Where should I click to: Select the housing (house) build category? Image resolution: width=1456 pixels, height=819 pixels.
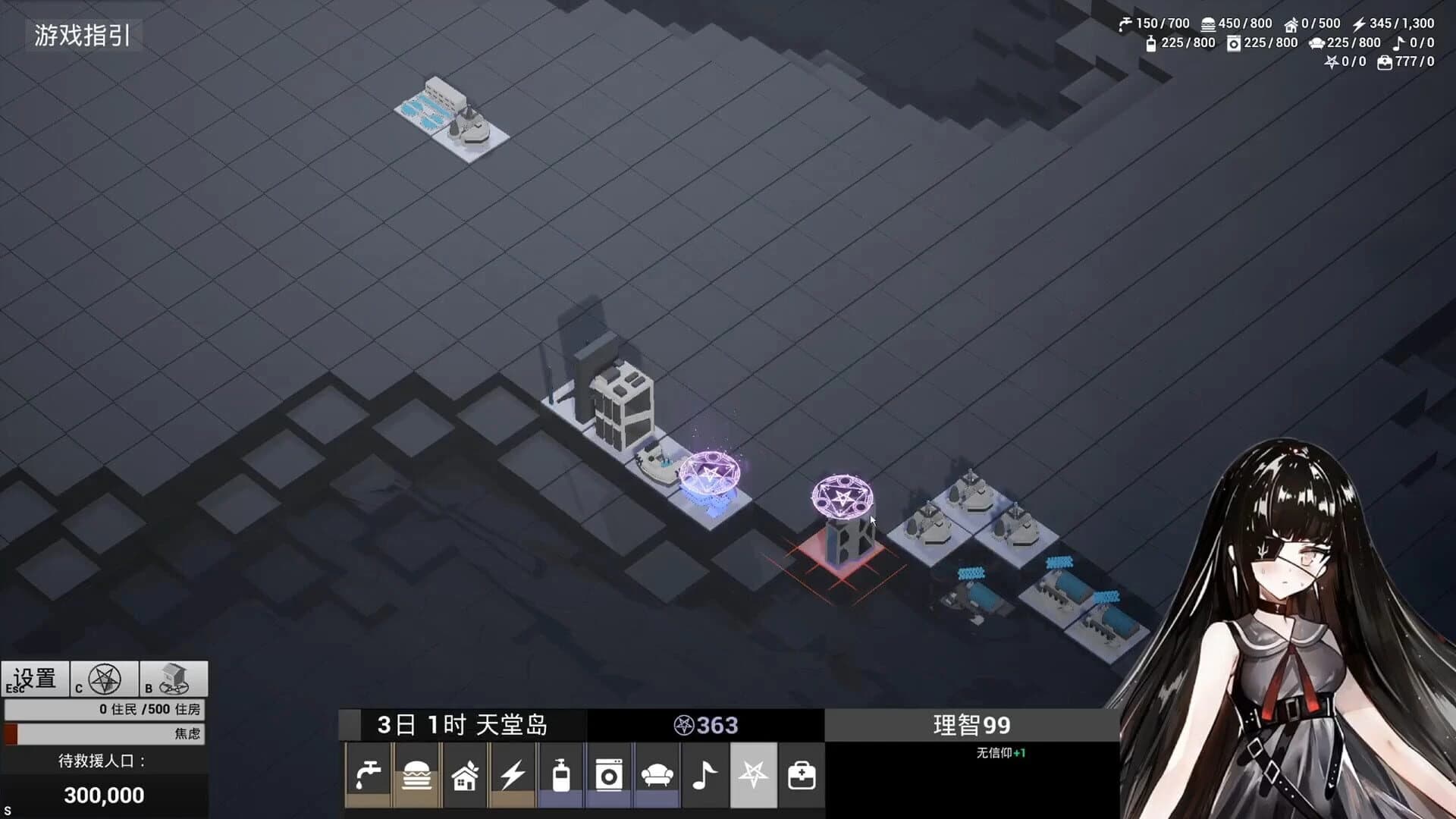(x=464, y=775)
